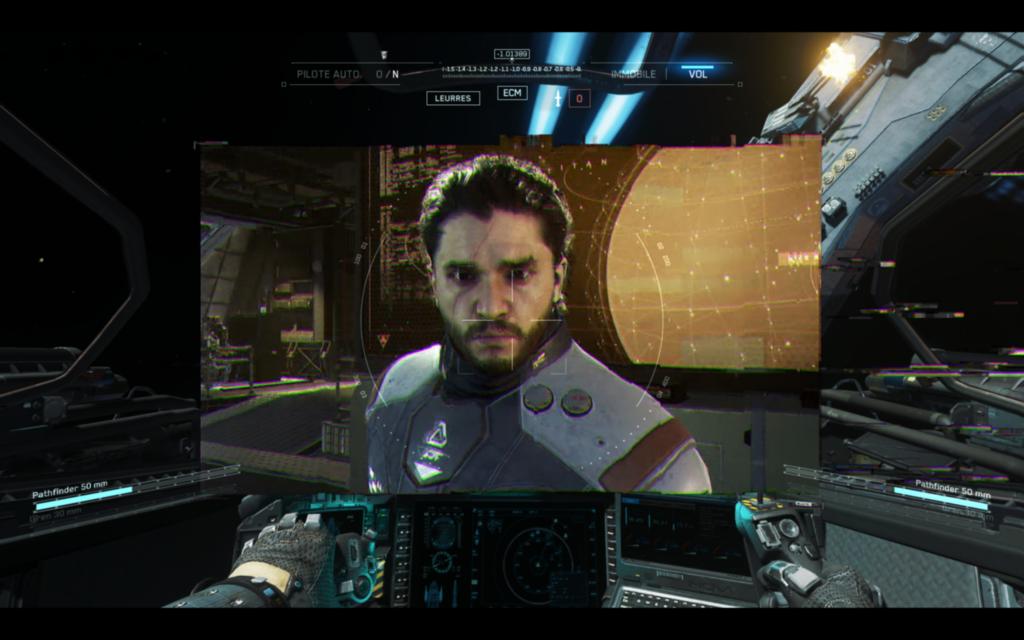This screenshot has width=1024, height=640.
Task: Activate the LEURRES countermeasure box
Action: pos(453,98)
